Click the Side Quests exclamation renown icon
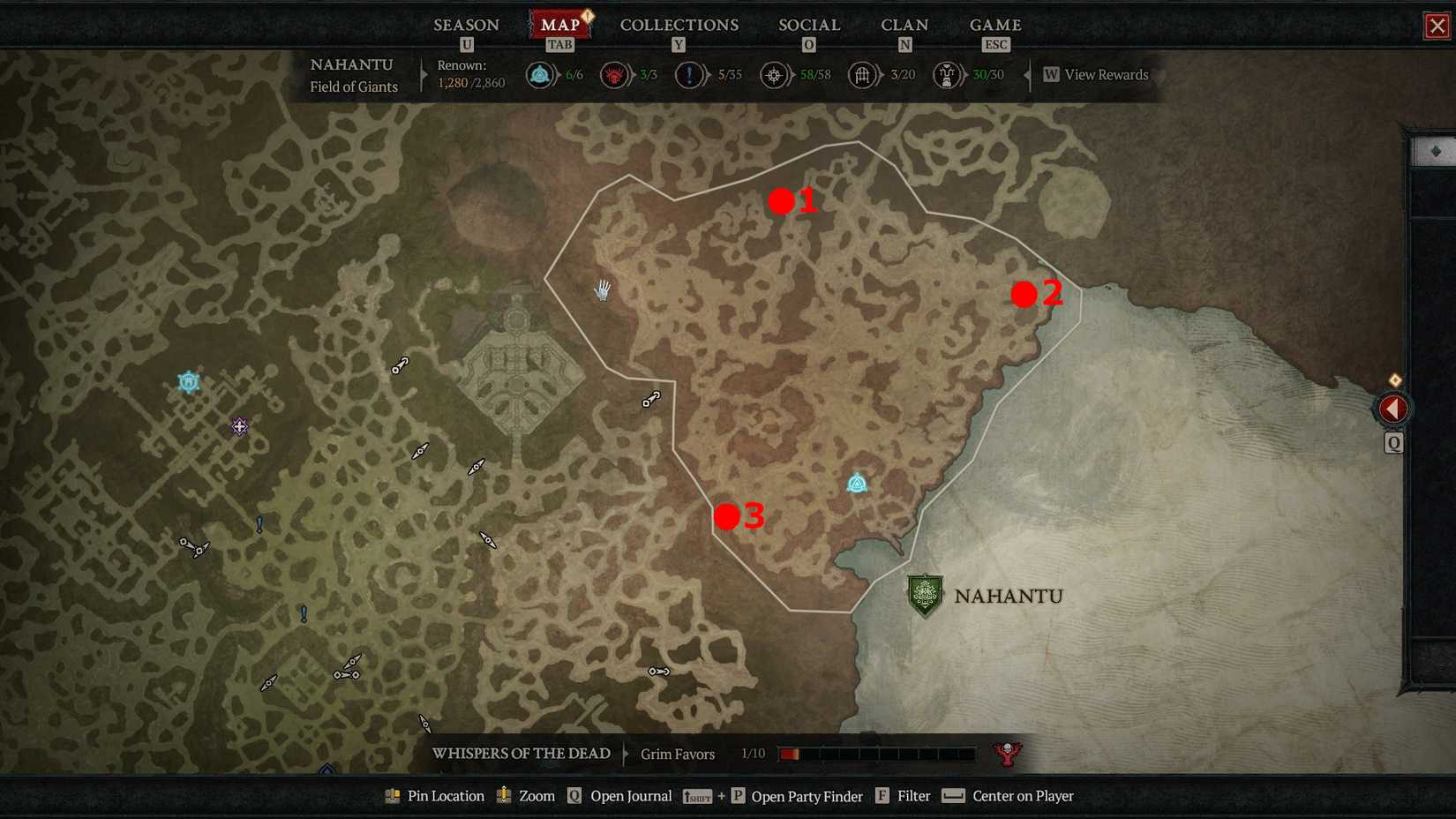This screenshot has width=1456, height=819. (690, 75)
